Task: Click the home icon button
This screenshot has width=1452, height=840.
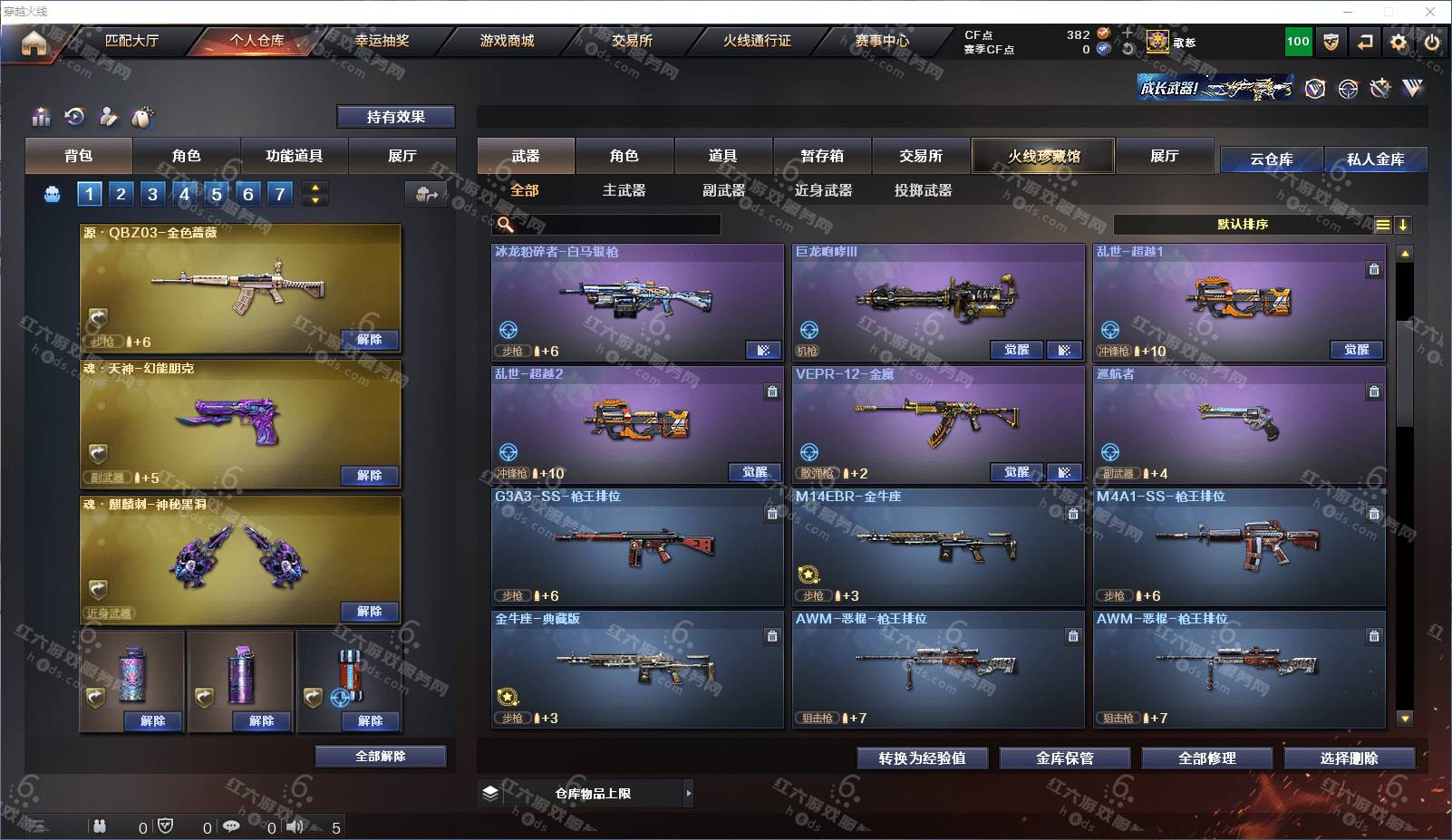Action: pyautogui.click(x=34, y=43)
